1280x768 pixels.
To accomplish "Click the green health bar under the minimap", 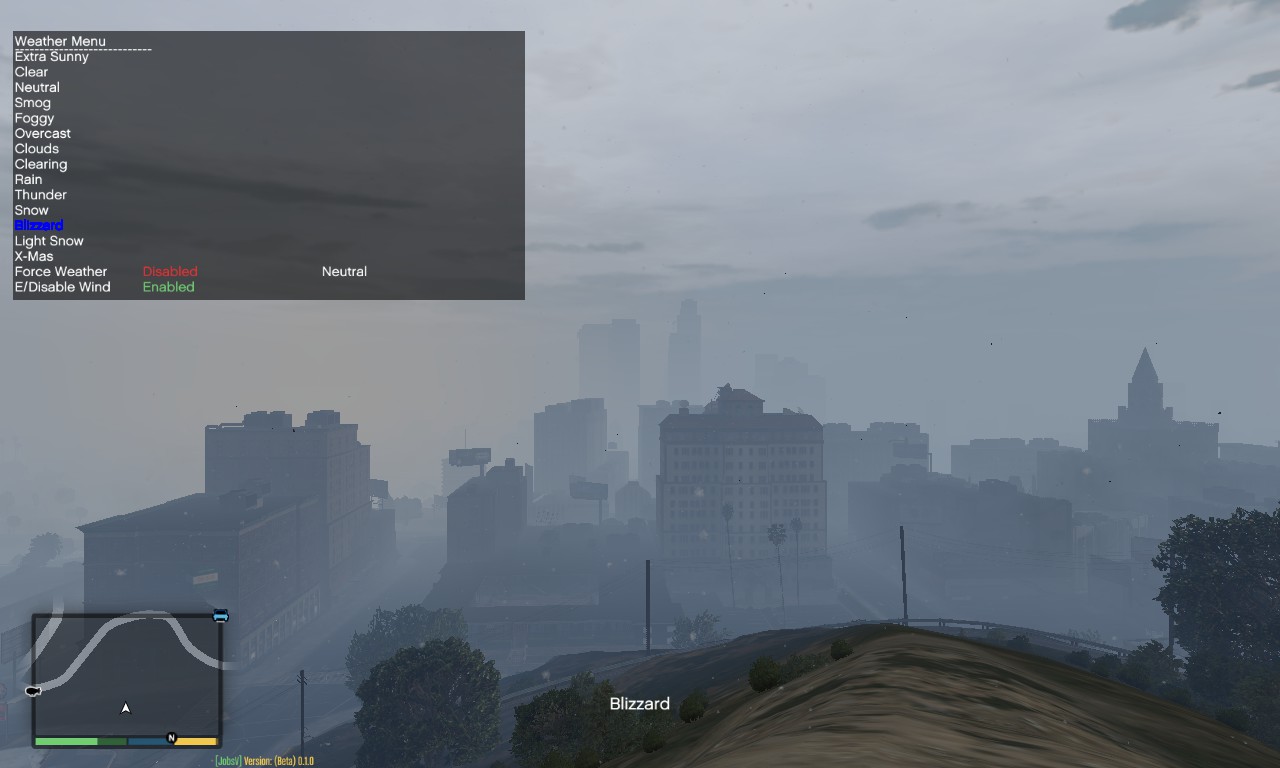I will [66, 741].
